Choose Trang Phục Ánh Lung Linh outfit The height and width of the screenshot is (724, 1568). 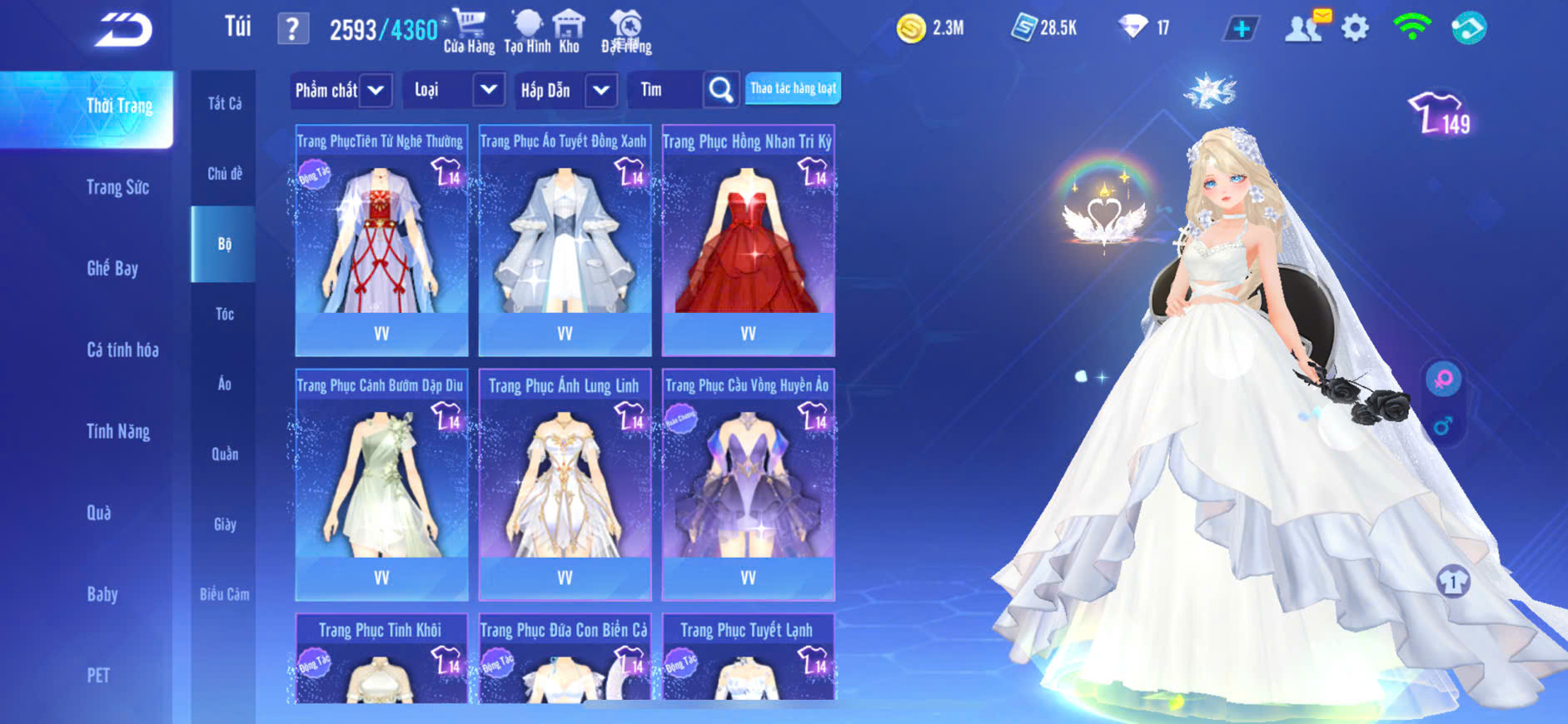pos(565,485)
